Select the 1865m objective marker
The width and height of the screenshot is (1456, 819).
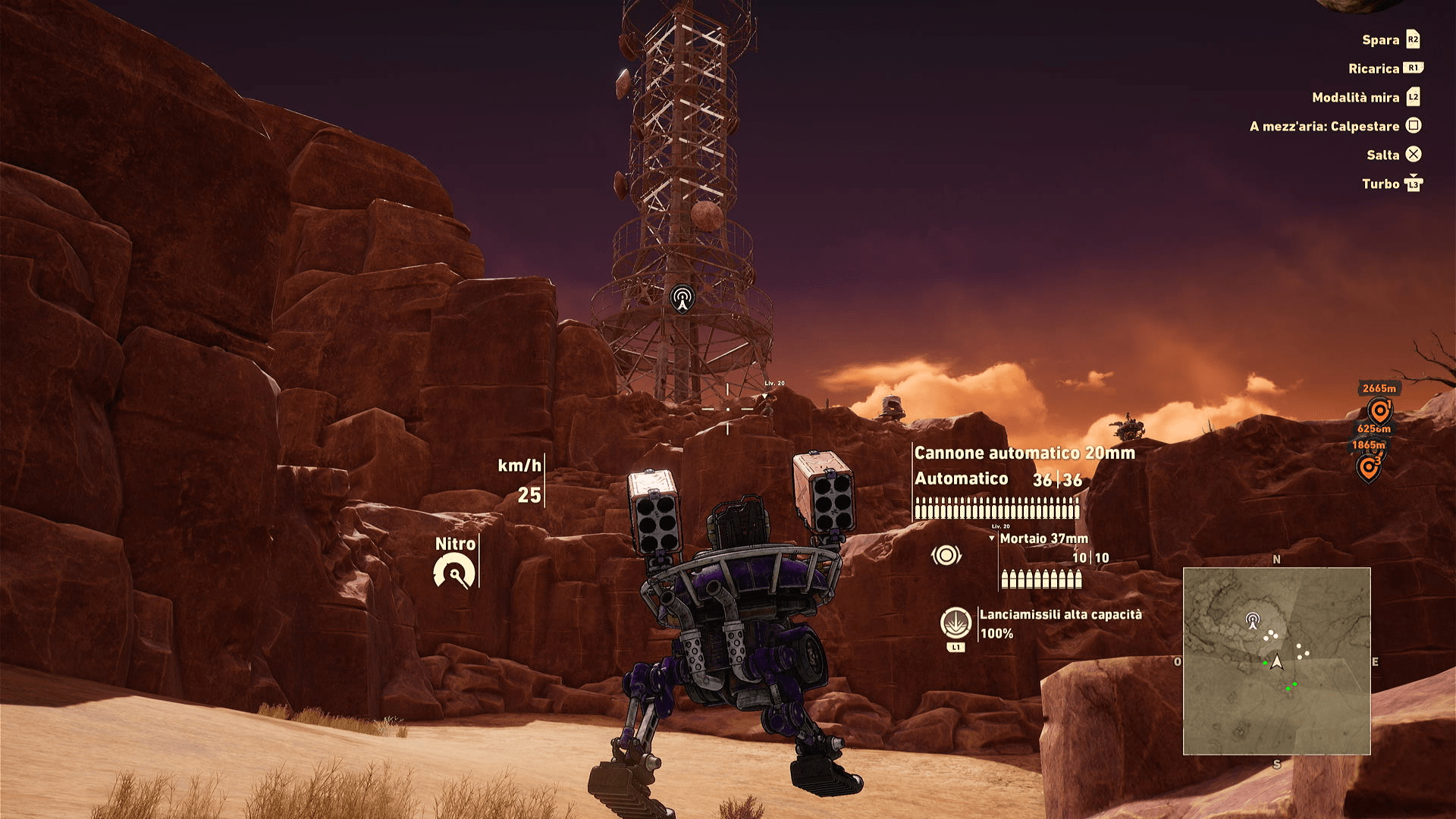pos(1368,467)
